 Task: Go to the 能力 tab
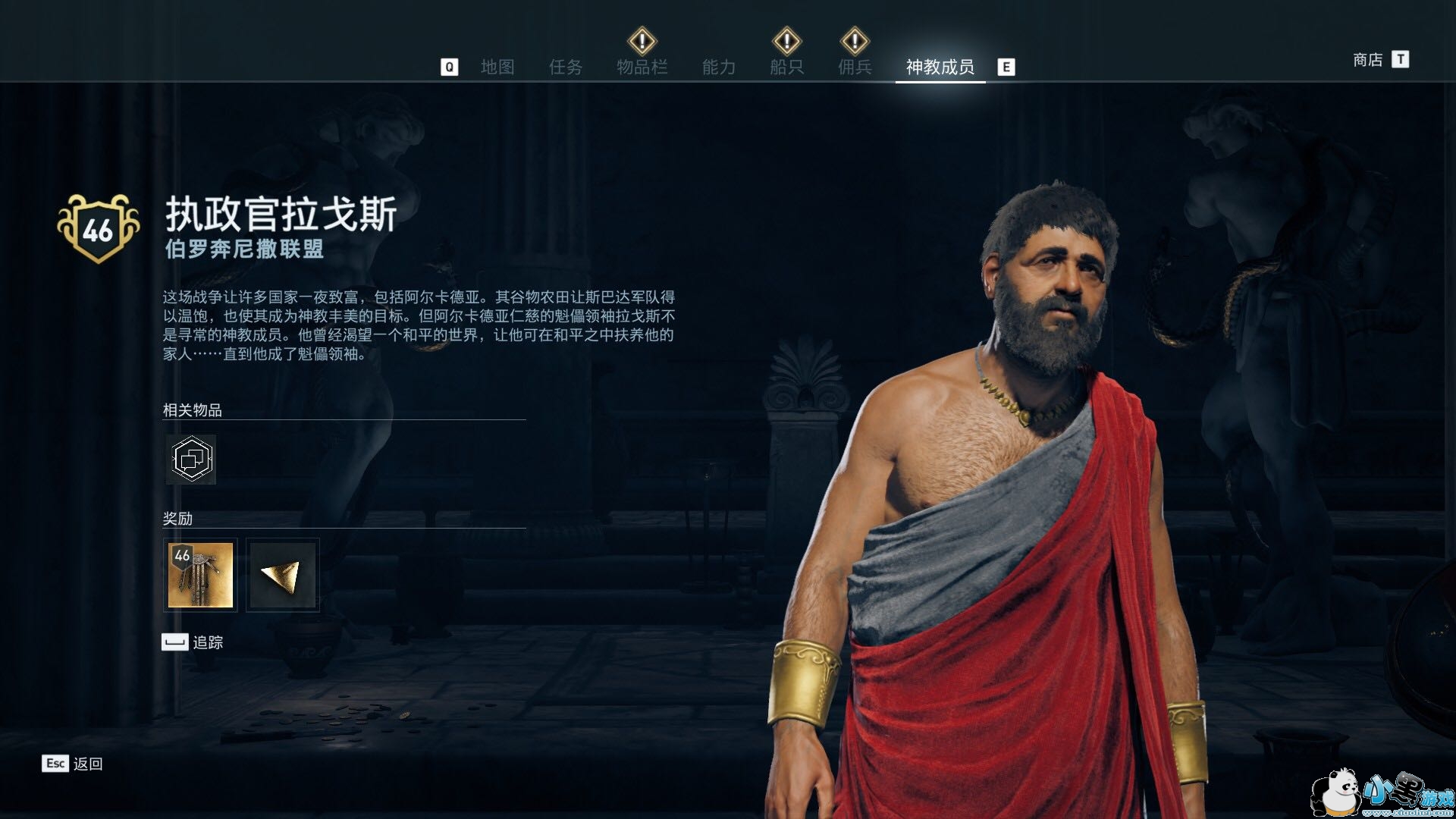718,67
